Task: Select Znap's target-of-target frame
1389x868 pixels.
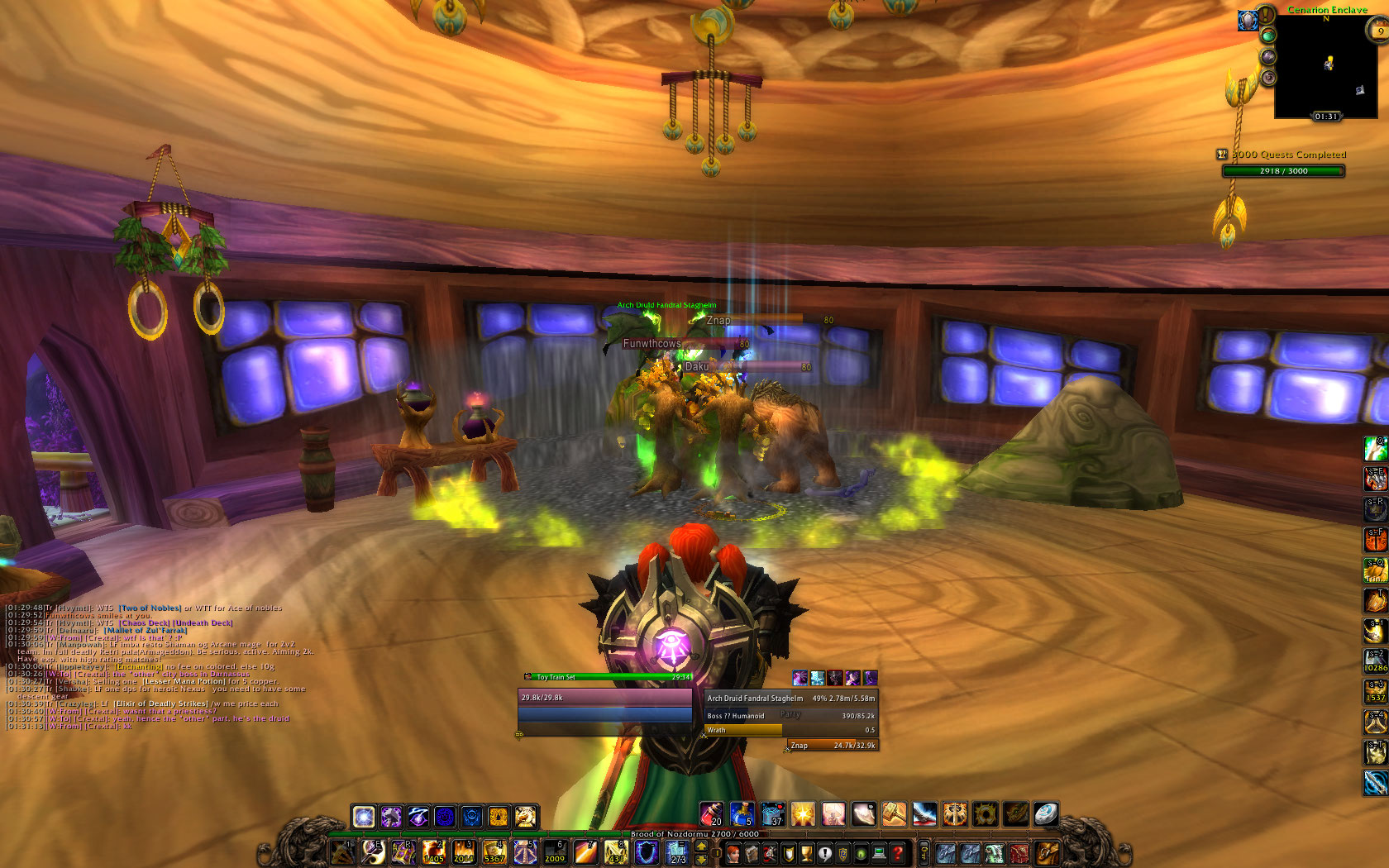Action: click(x=832, y=746)
